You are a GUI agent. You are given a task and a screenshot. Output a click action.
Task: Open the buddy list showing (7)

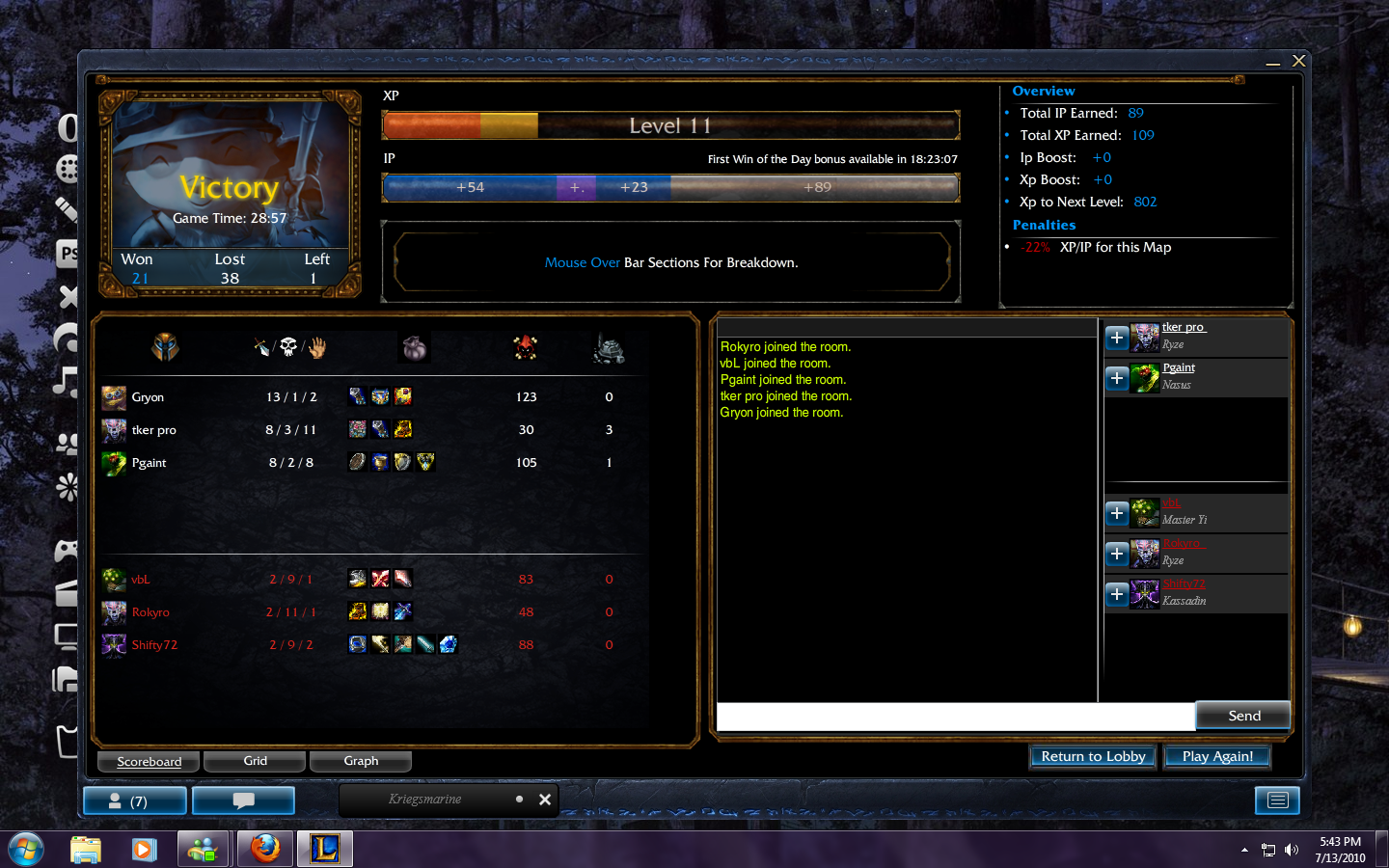135,800
